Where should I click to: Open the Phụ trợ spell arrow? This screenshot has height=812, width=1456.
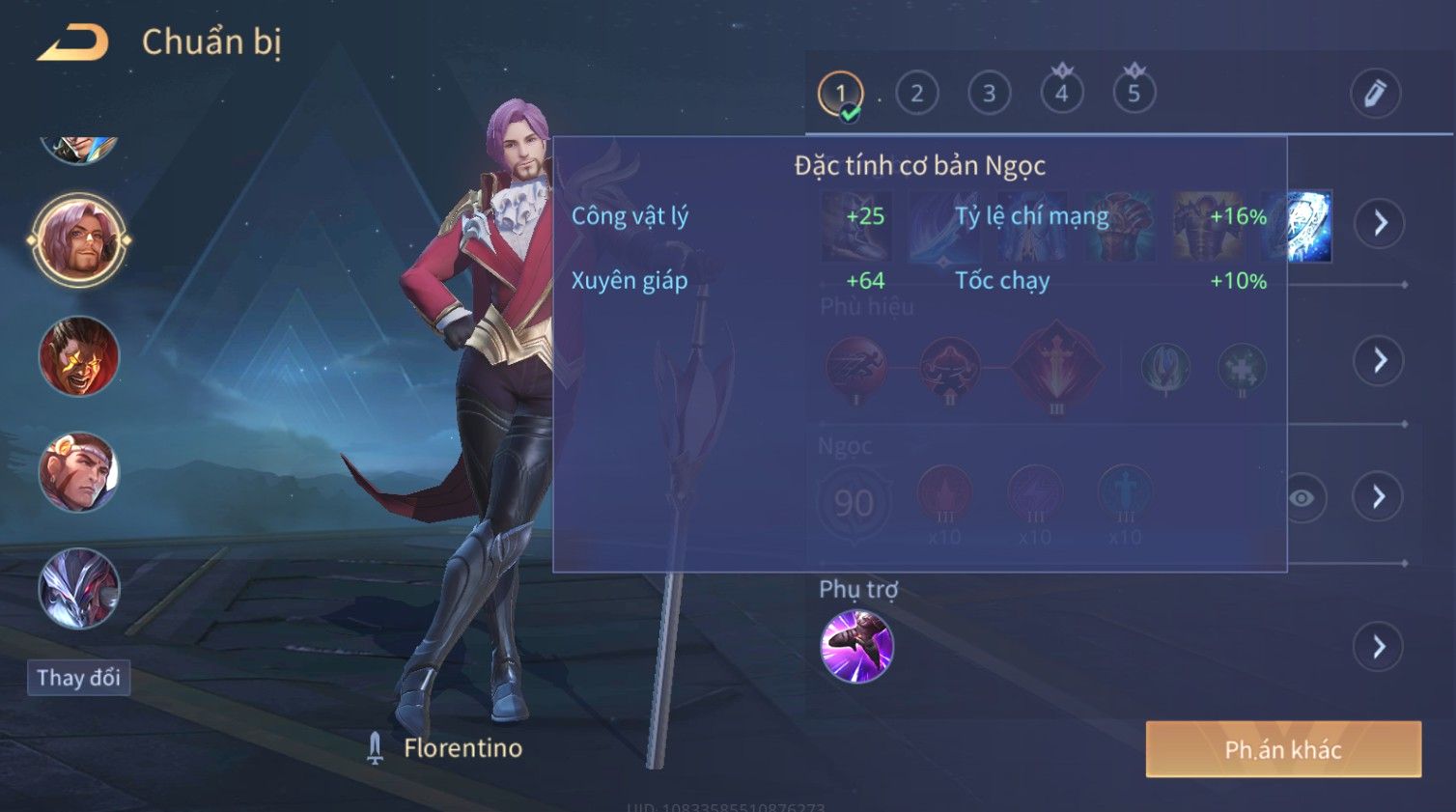point(1380,647)
